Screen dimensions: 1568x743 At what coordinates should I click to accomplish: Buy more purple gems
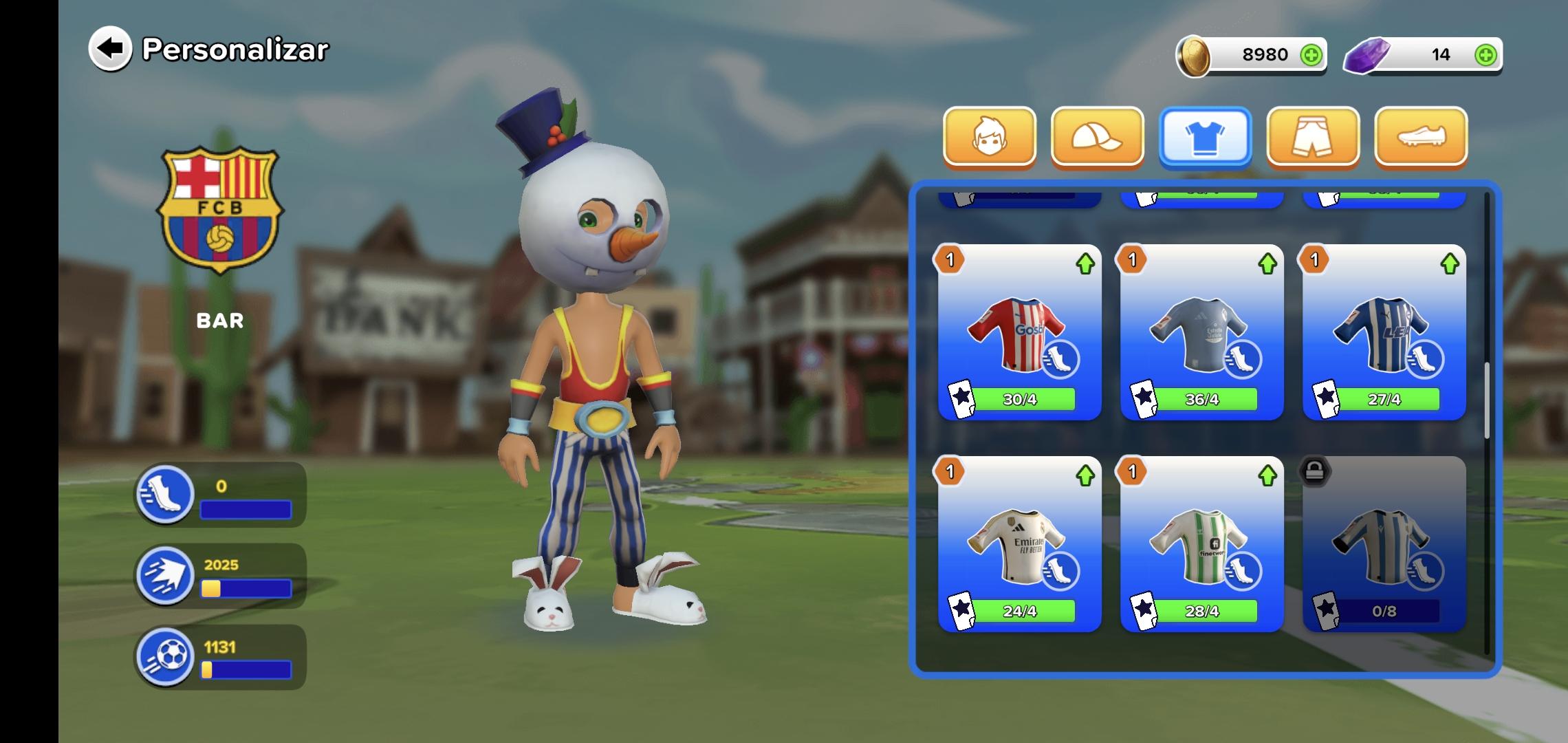1485,55
